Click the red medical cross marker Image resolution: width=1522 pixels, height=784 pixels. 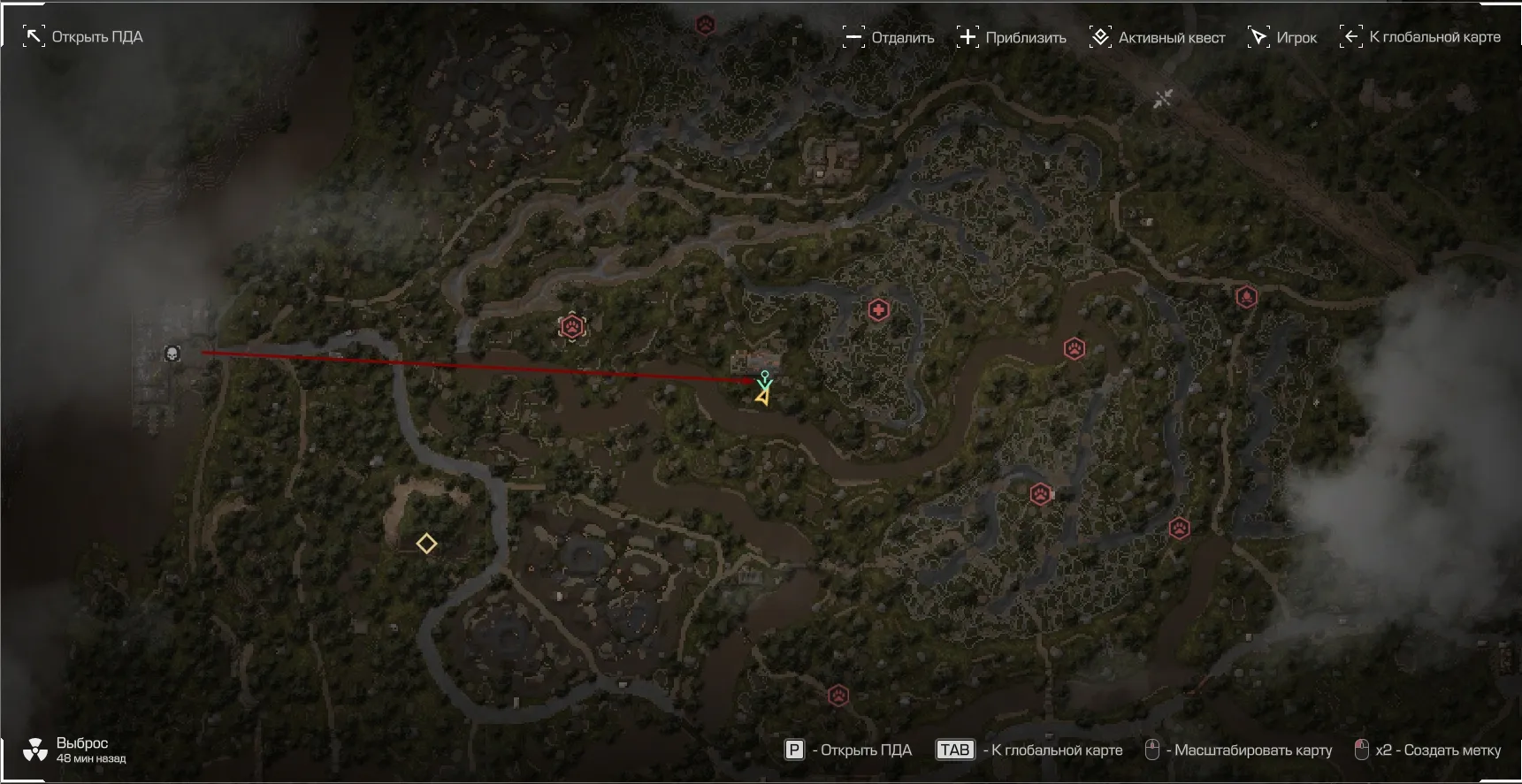pos(878,310)
